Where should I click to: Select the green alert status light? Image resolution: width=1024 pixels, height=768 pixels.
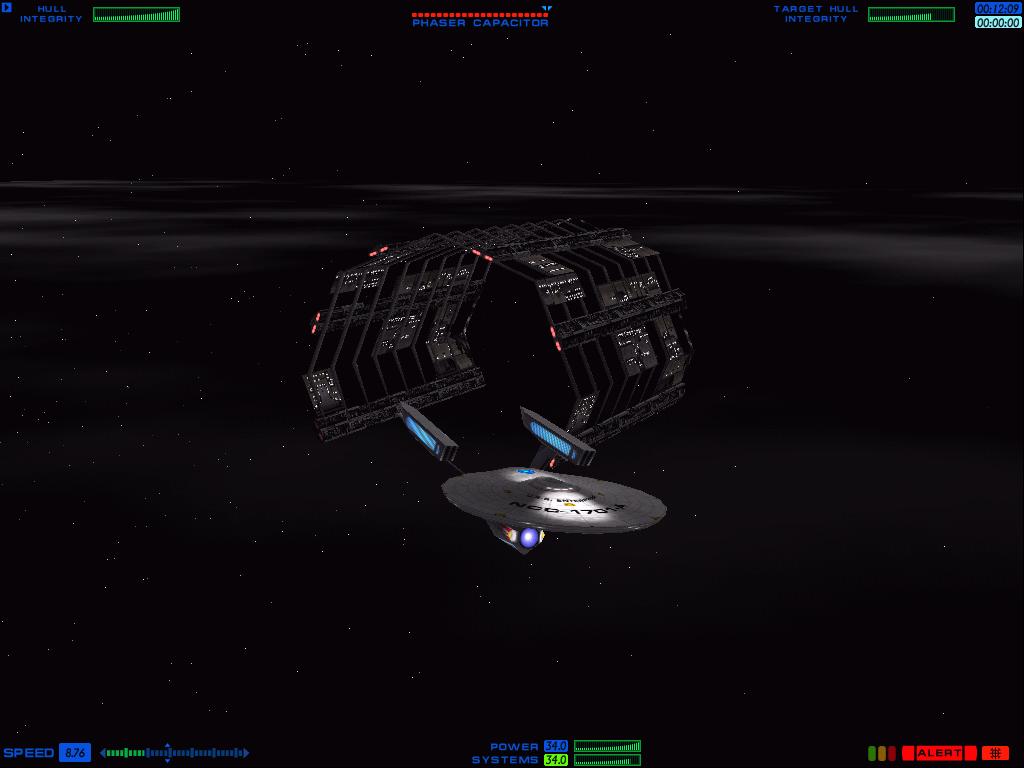[872, 753]
